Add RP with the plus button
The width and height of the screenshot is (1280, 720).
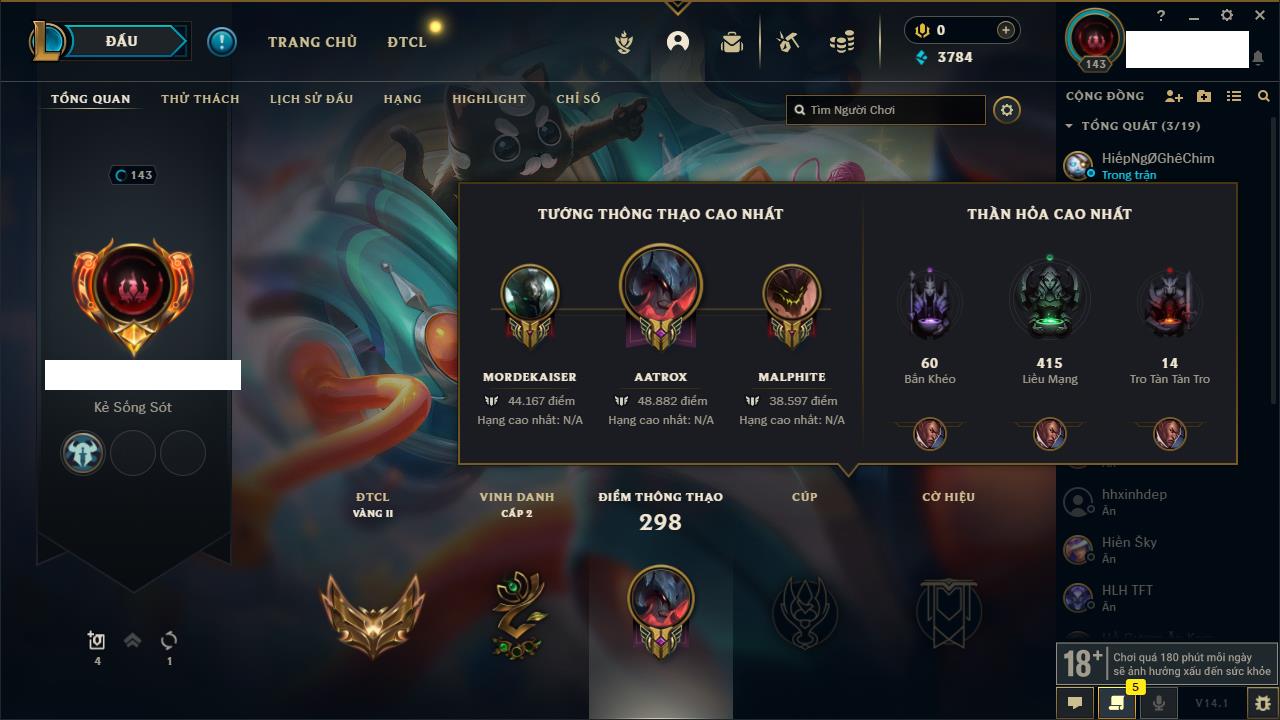pyautogui.click(x=1005, y=30)
